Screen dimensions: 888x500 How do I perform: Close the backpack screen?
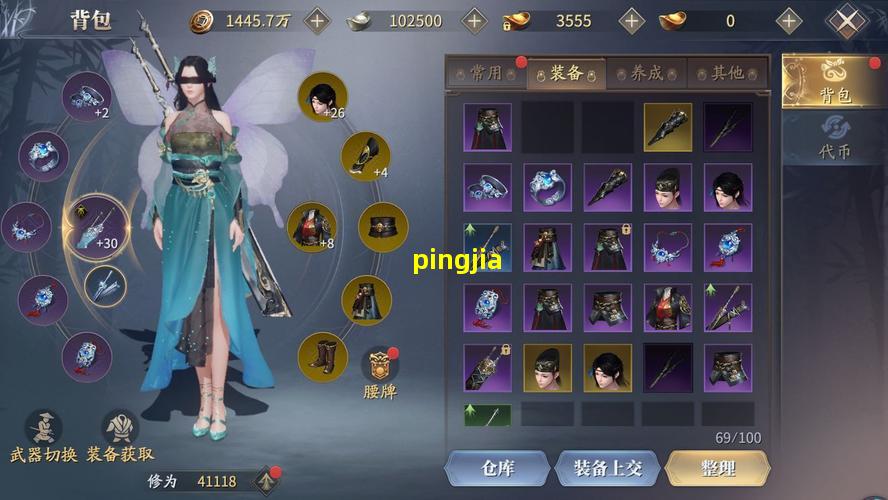point(847,21)
